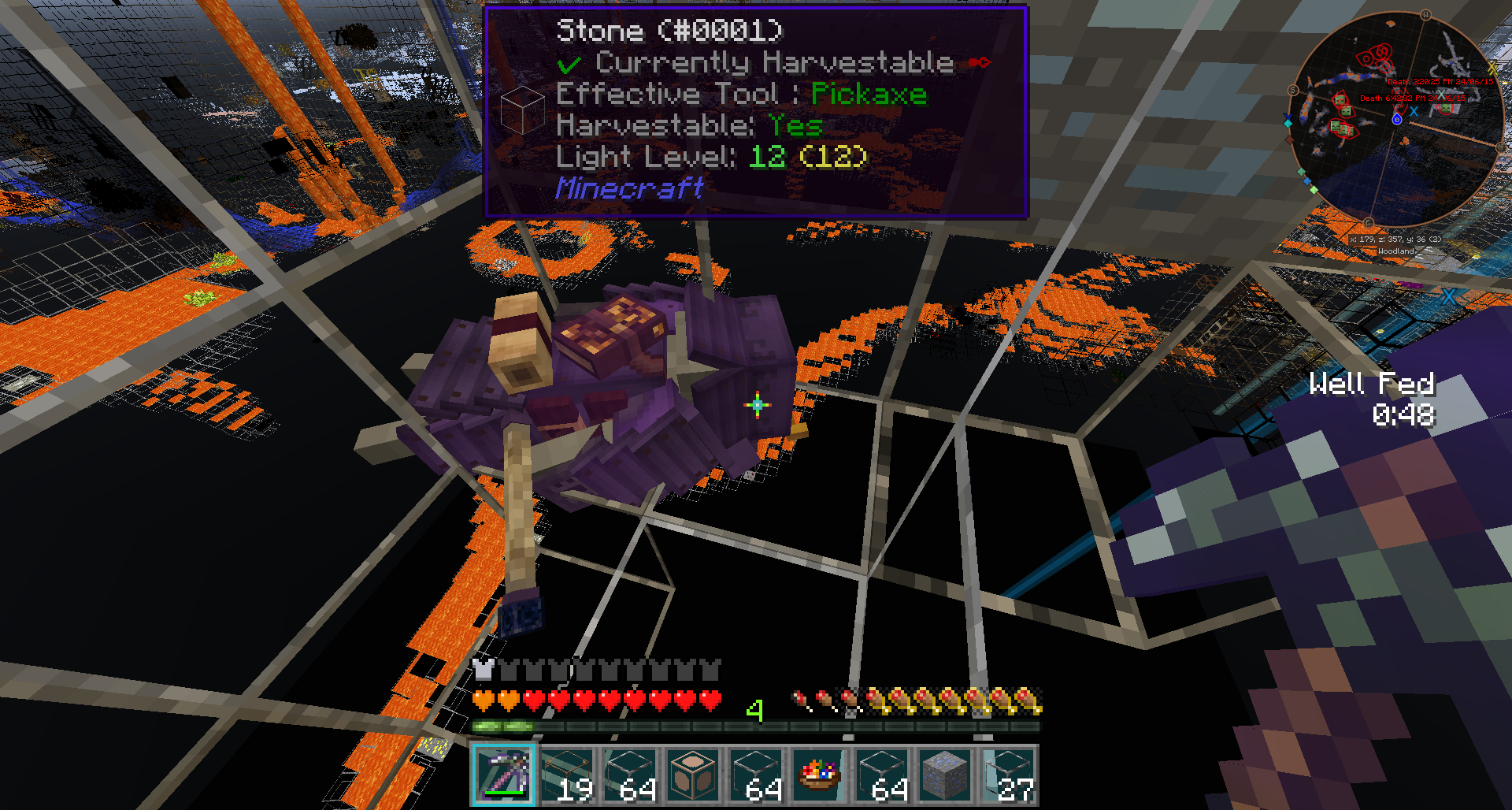
Task: Select the glass block stack of 27
Action: 1007,775
